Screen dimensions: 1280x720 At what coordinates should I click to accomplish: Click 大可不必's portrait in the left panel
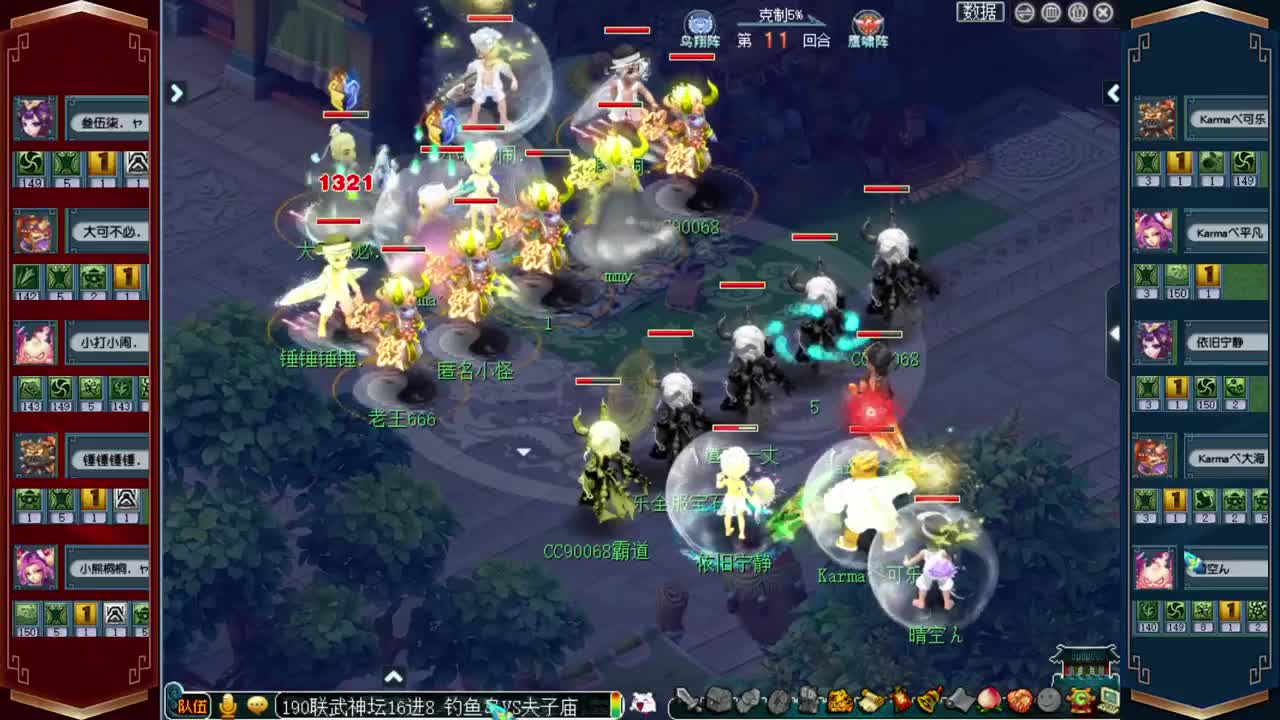[35, 232]
